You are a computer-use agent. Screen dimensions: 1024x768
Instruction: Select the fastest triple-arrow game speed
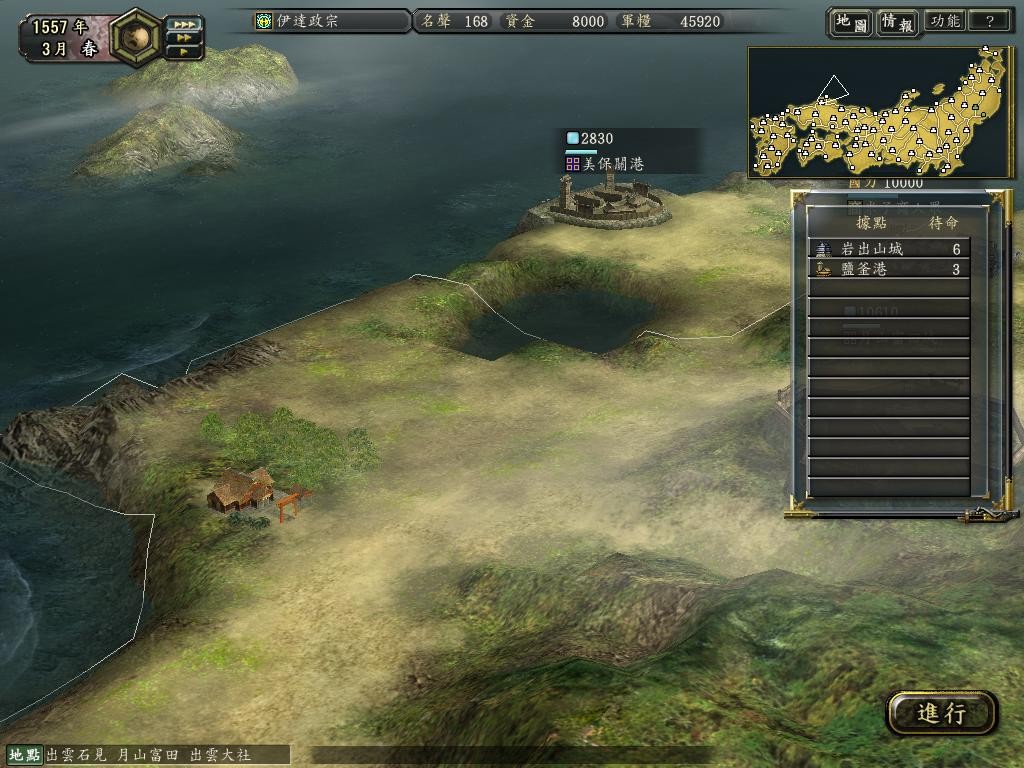pyautogui.click(x=183, y=24)
